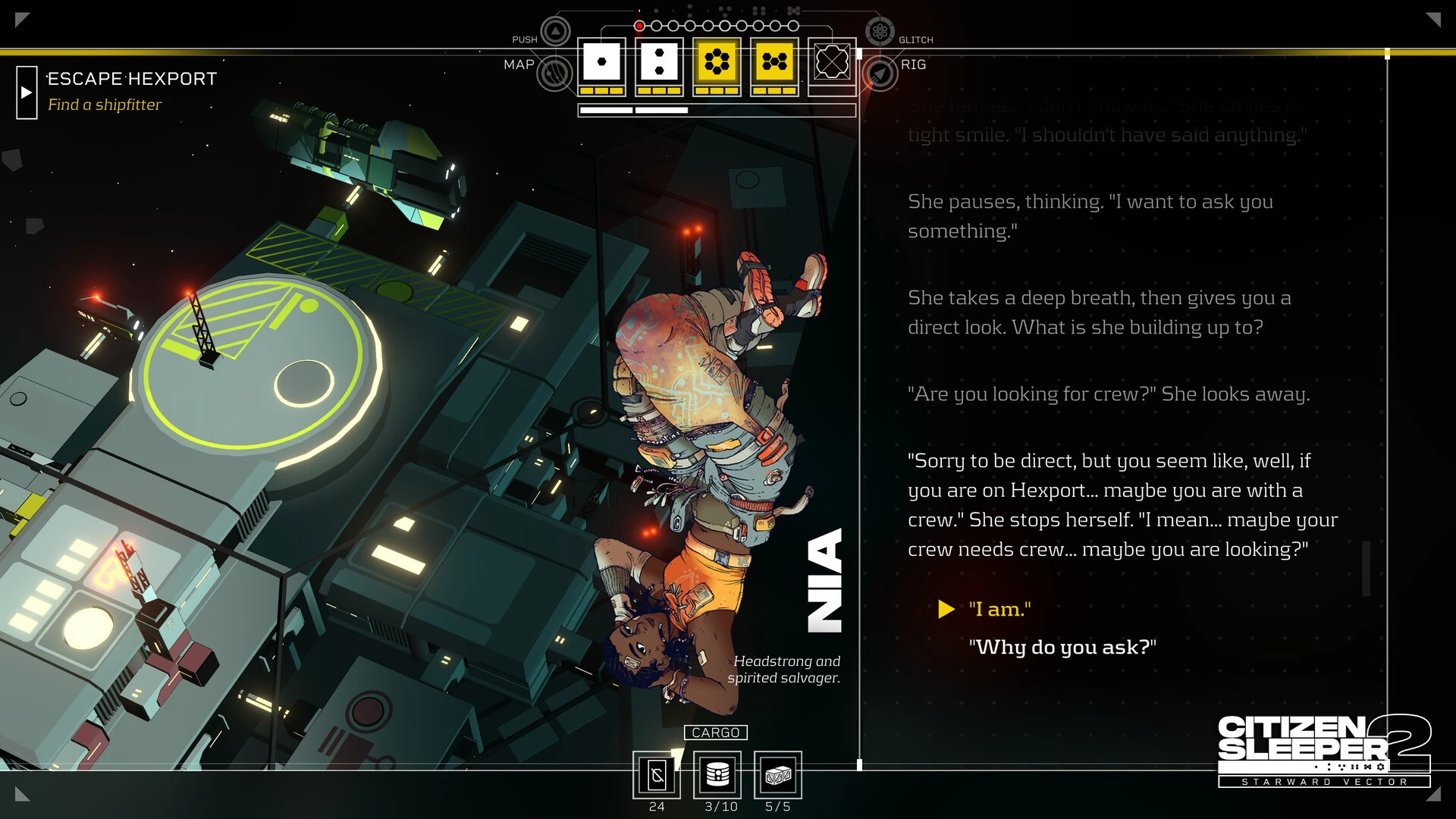Screen dimensions: 1456x819
Task: Activate the Push triangle icon
Action: click(x=556, y=32)
